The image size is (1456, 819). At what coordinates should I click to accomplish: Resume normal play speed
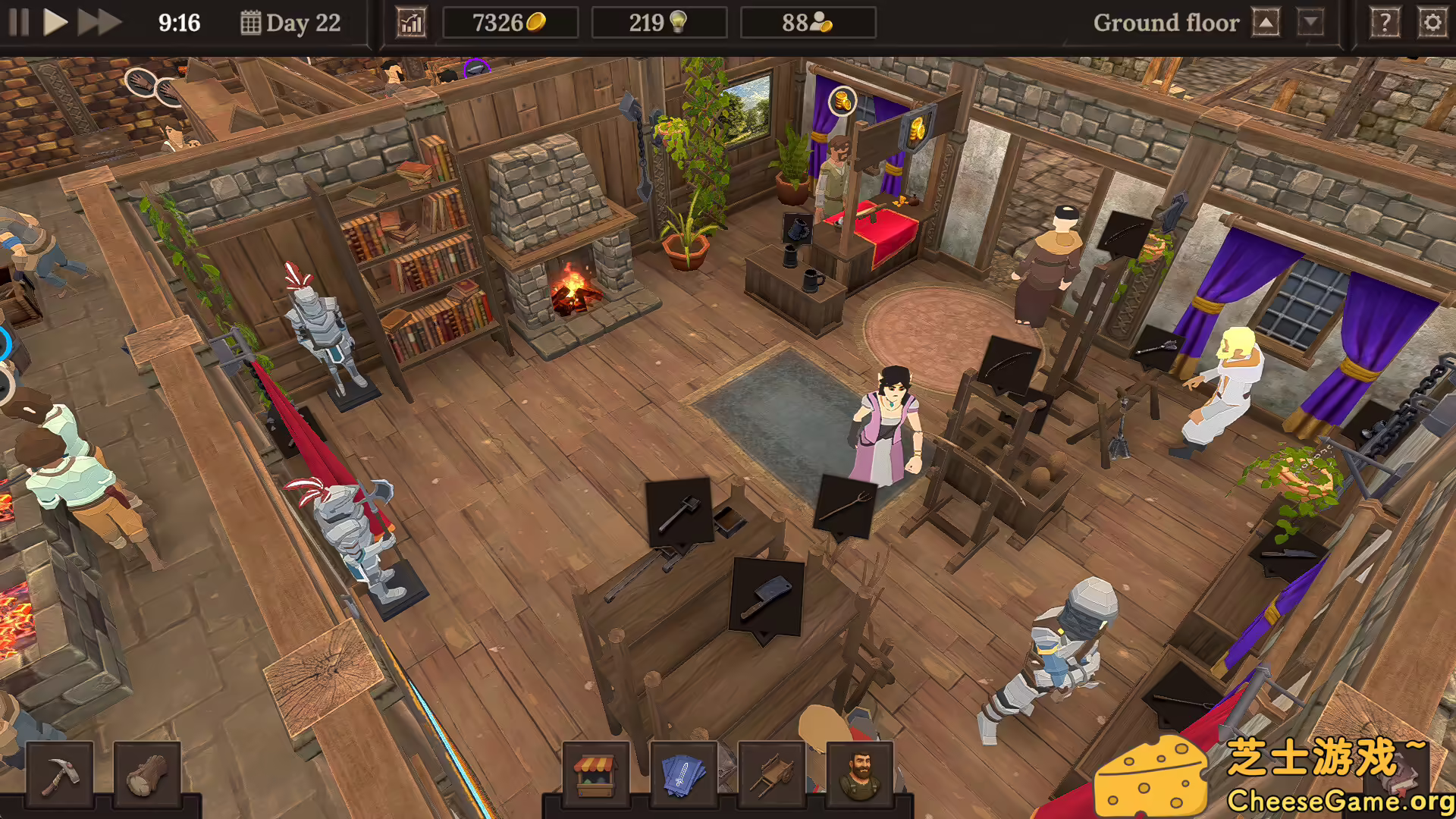coord(55,22)
